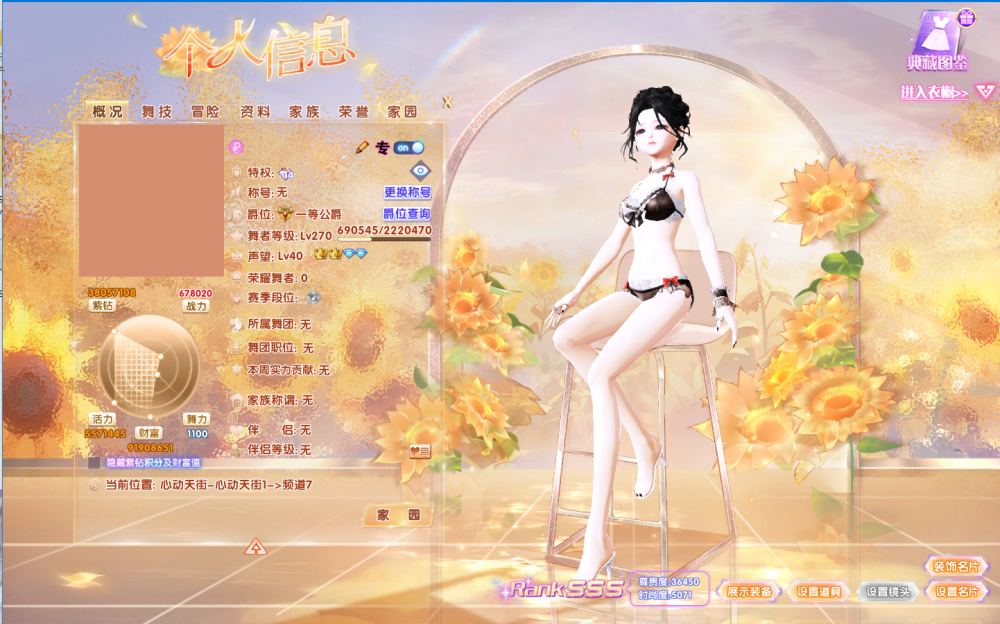This screenshot has width=1000, height=624.
Task: Click the red up-arrow triangle icon
Action: (x=256, y=547)
